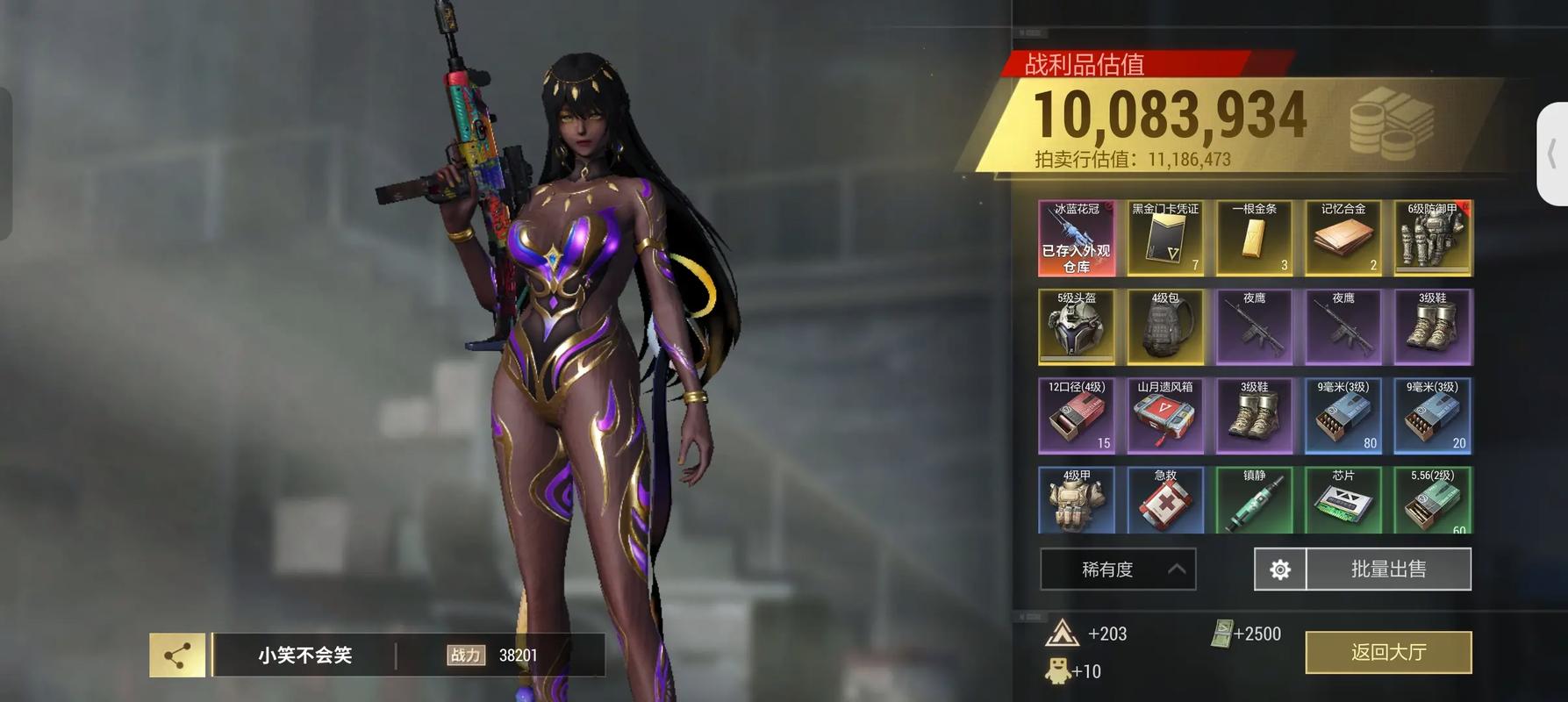The image size is (1568, 702).
Task: Select the 冰蓝花冠 weapon skin item
Action: (1077, 239)
